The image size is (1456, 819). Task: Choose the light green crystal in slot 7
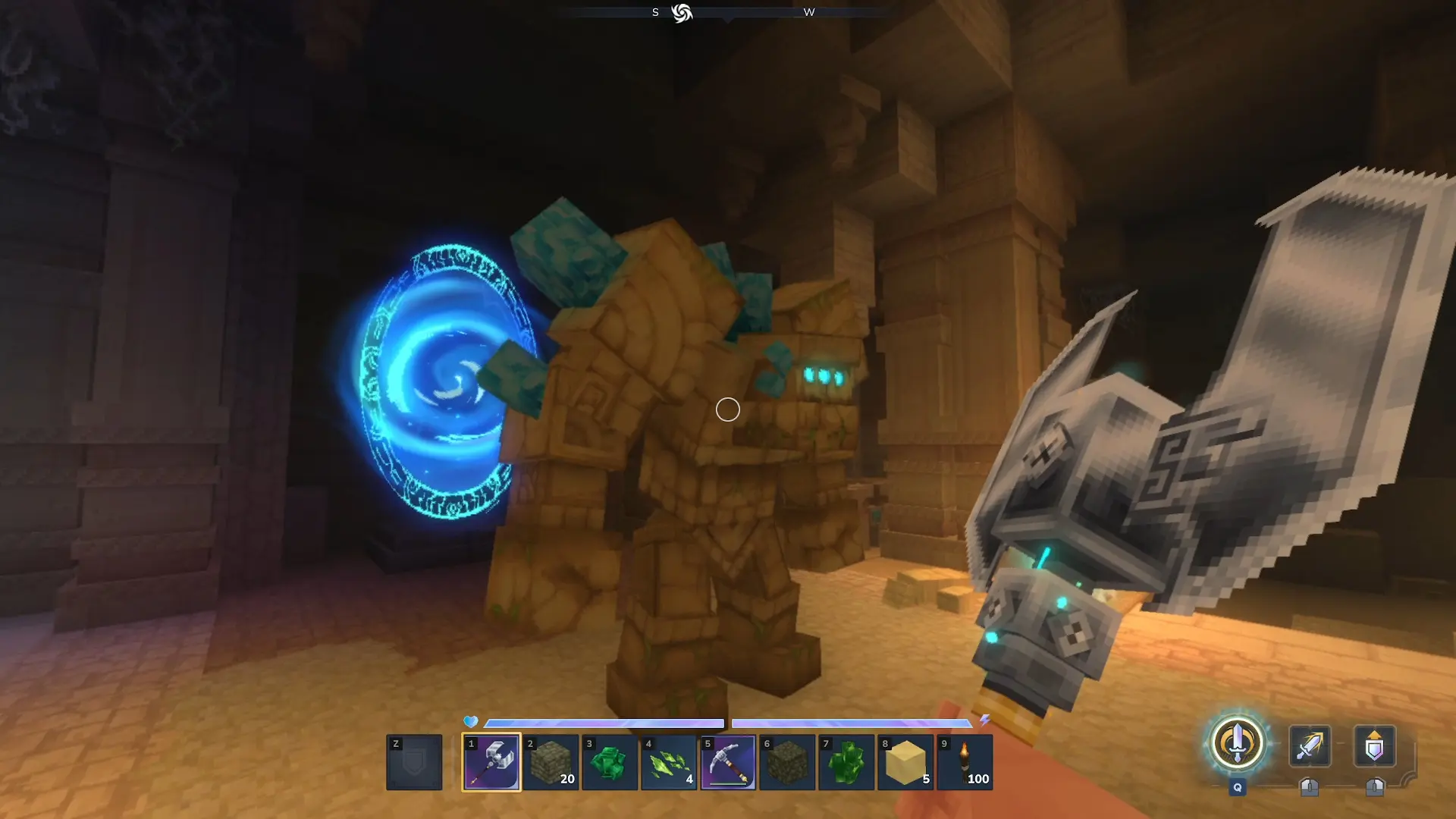tap(846, 762)
